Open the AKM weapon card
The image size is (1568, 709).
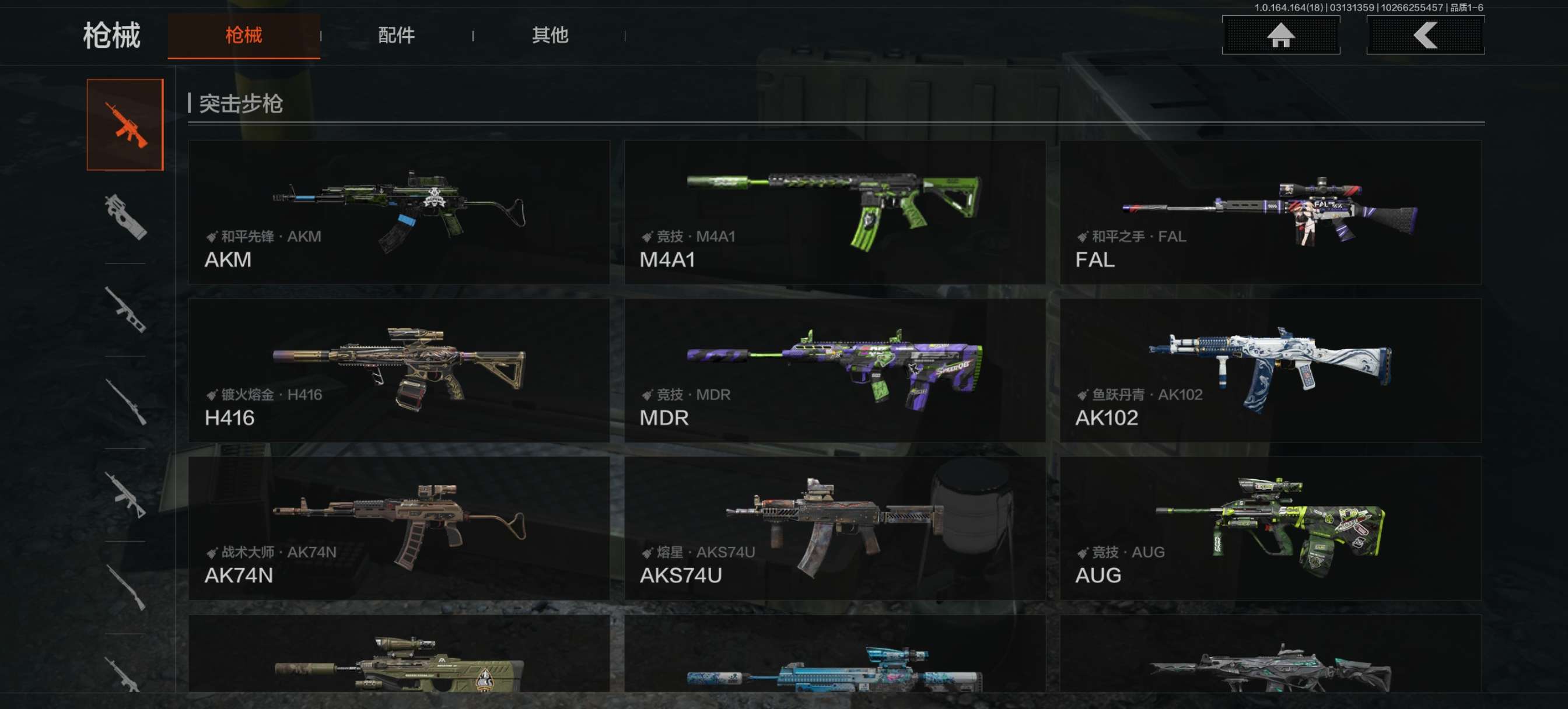point(398,212)
